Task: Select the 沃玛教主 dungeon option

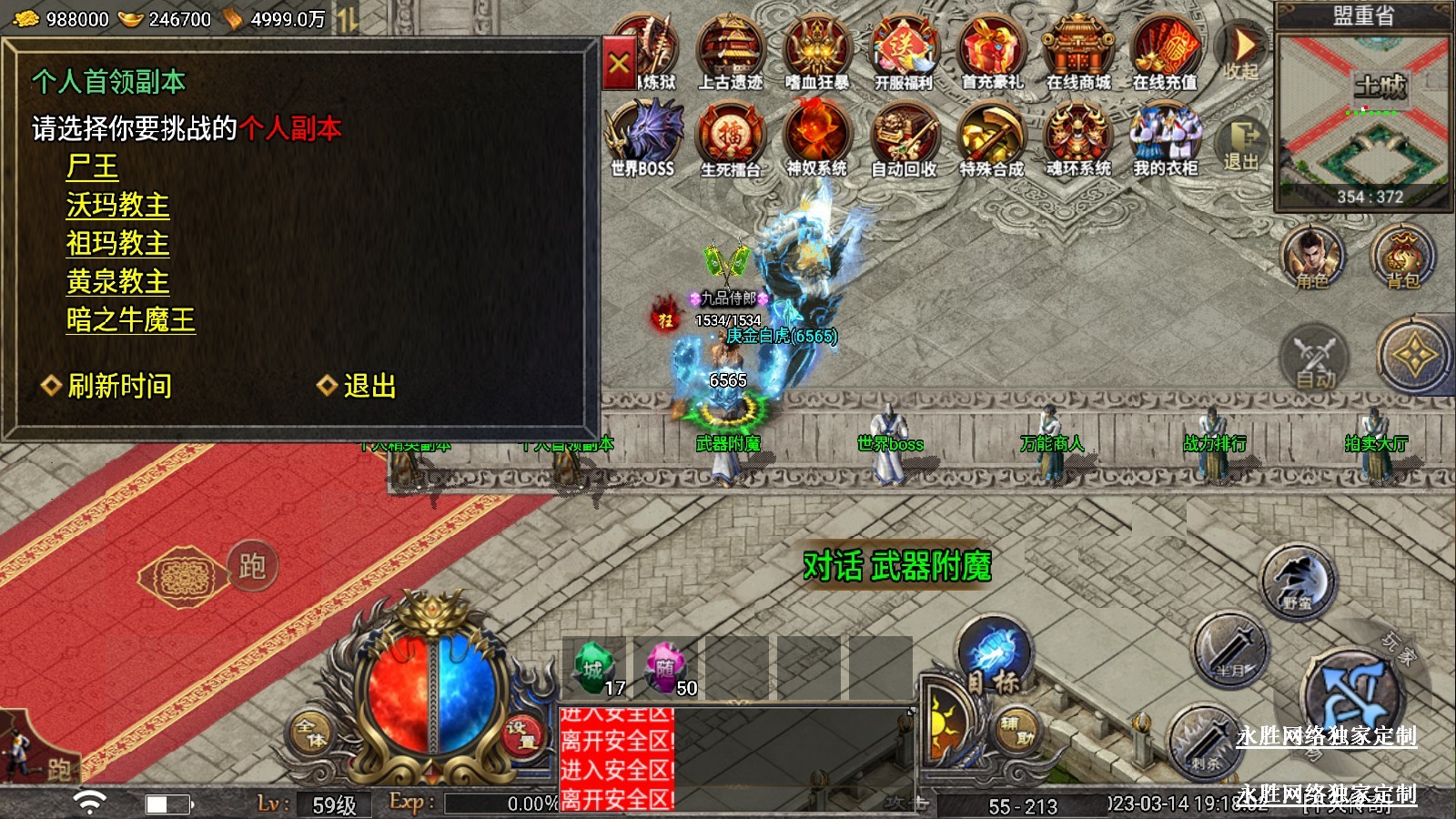Action: pyautogui.click(x=117, y=205)
